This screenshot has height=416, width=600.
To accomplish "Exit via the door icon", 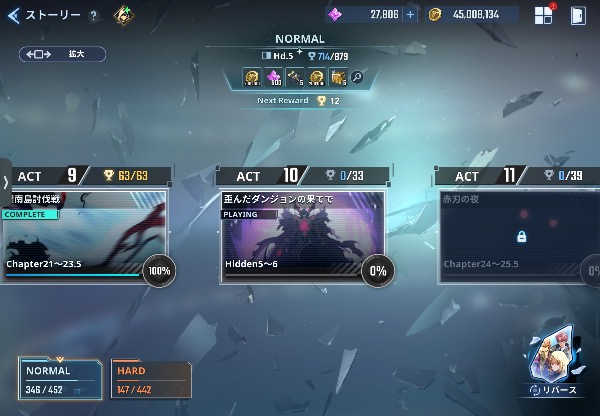I will [x=578, y=15].
